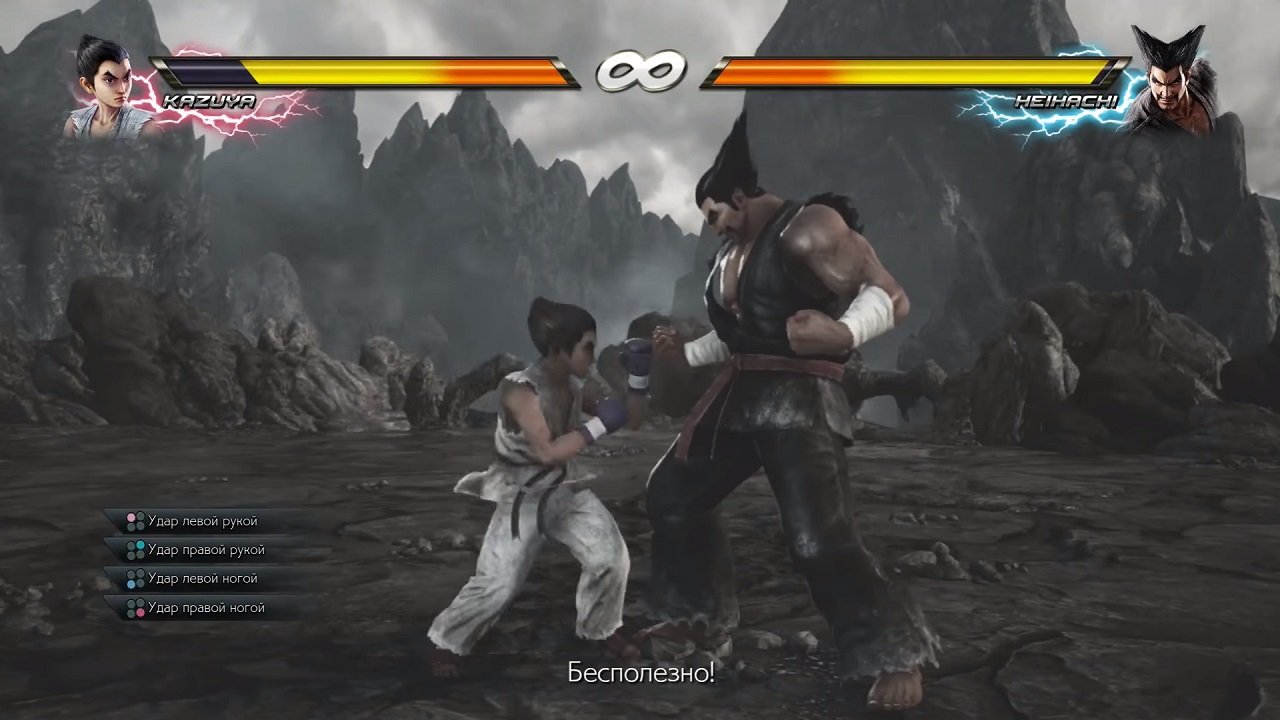Click Heihachi's character portrait
Viewport: 1280px width, 720px height.
point(1175,75)
